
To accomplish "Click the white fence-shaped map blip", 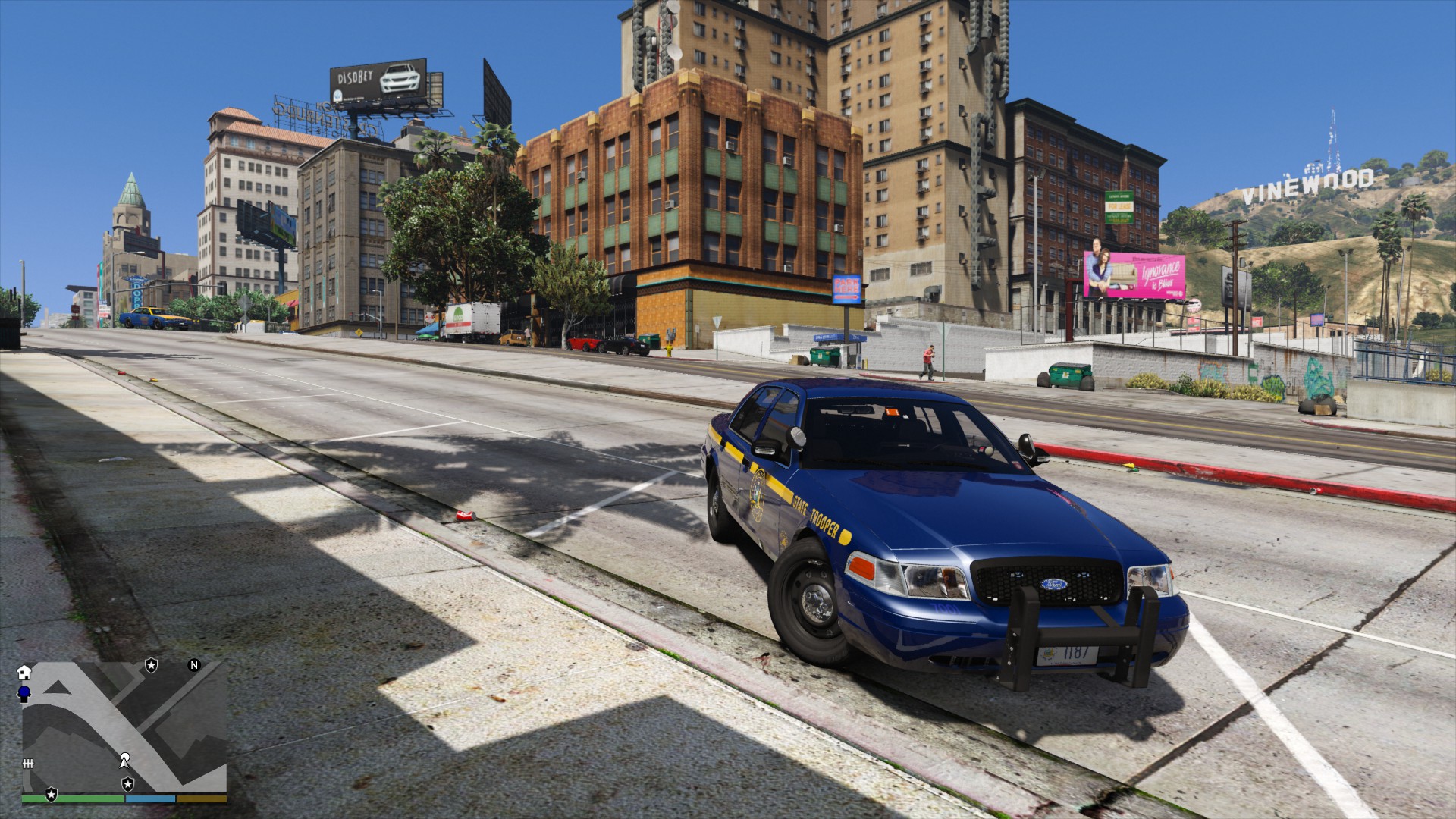I will (x=29, y=762).
